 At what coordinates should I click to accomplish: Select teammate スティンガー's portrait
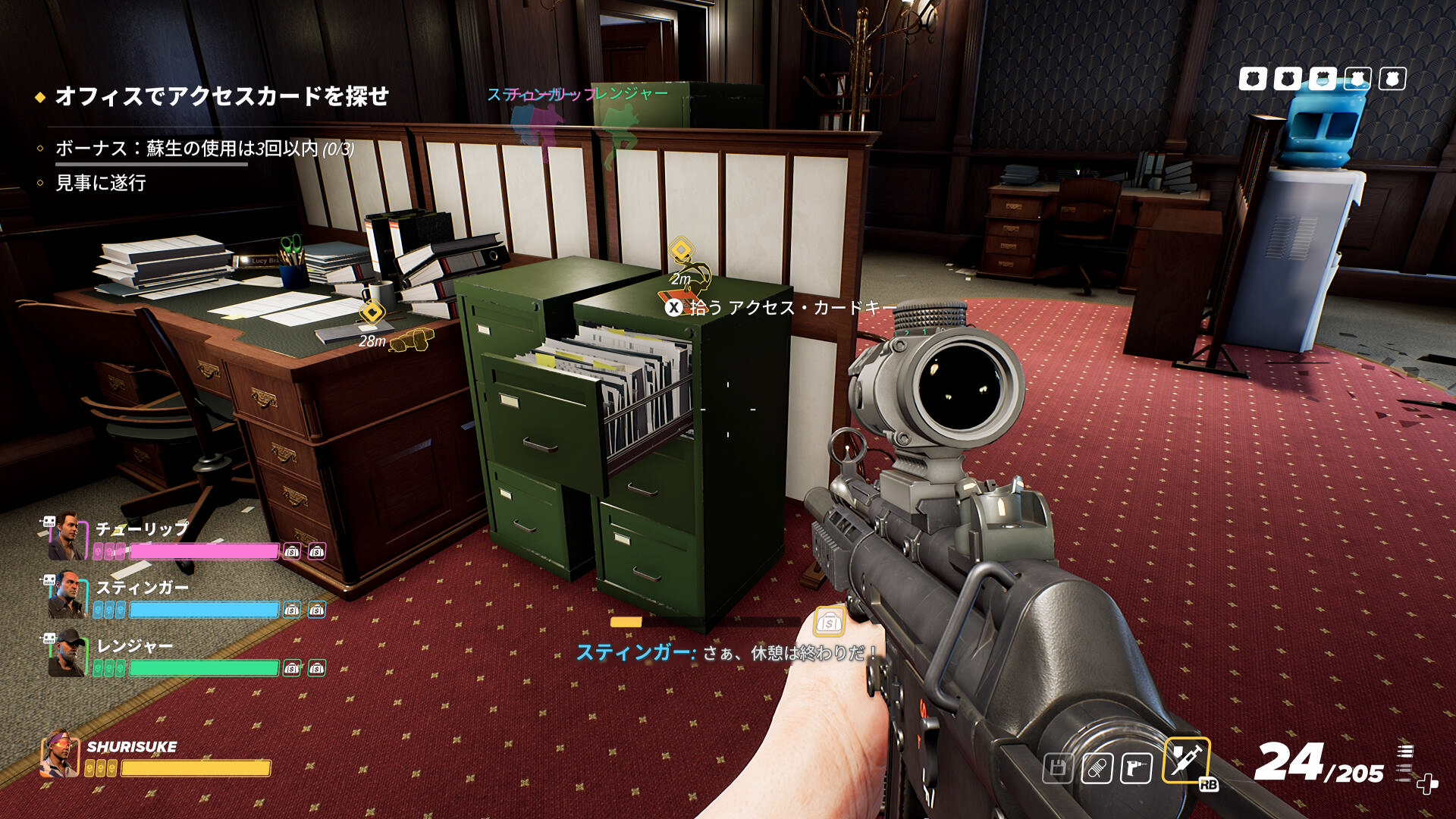click(x=67, y=596)
